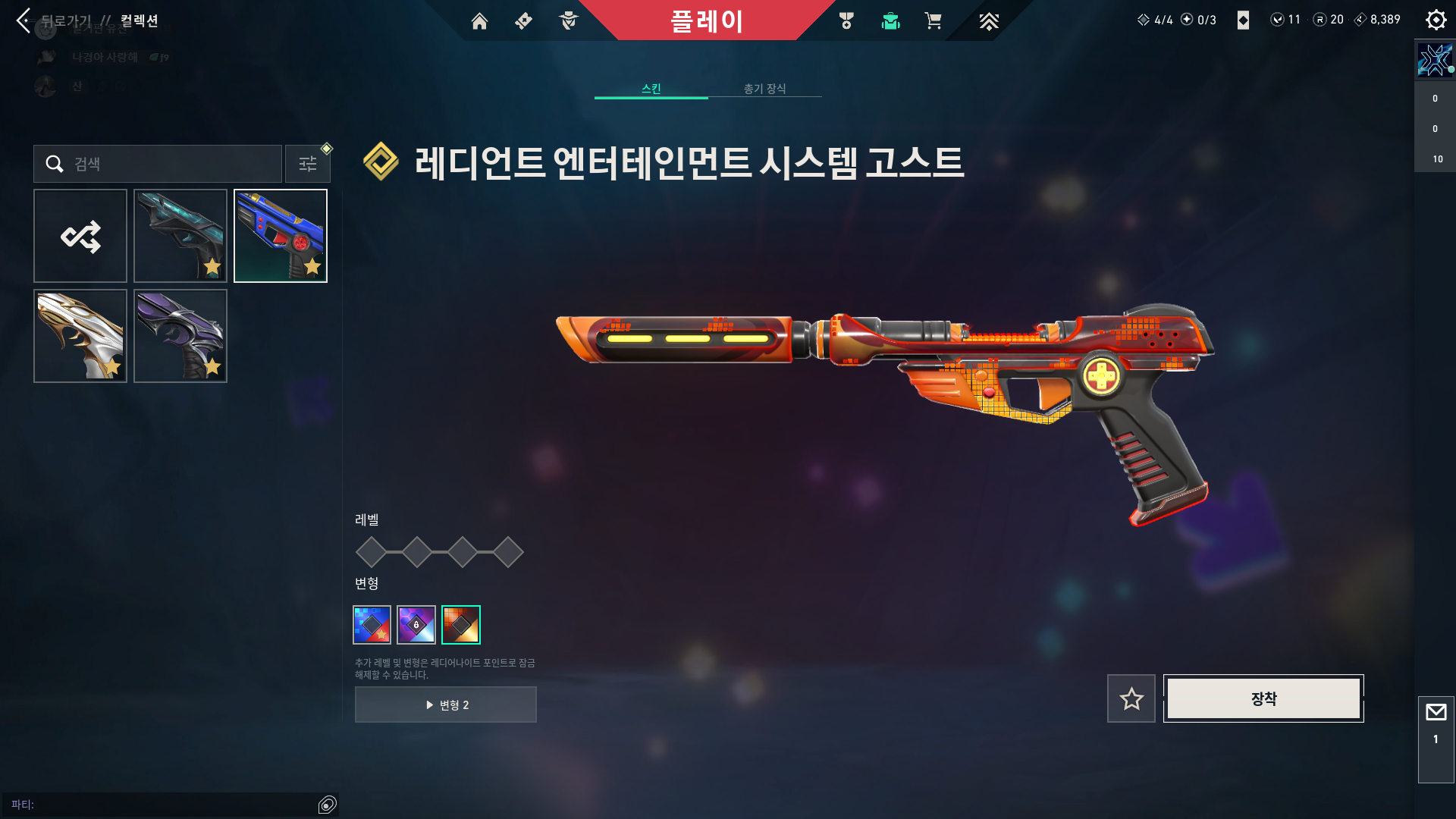
Task: Equip the skin with 장착
Action: tap(1263, 698)
